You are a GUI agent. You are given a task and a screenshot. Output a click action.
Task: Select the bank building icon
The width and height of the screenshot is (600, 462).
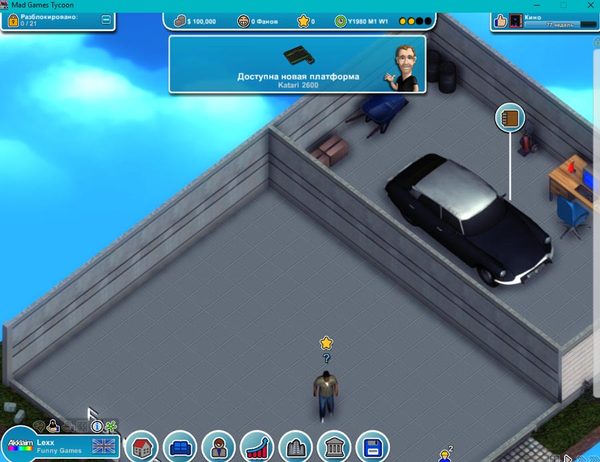(333, 446)
